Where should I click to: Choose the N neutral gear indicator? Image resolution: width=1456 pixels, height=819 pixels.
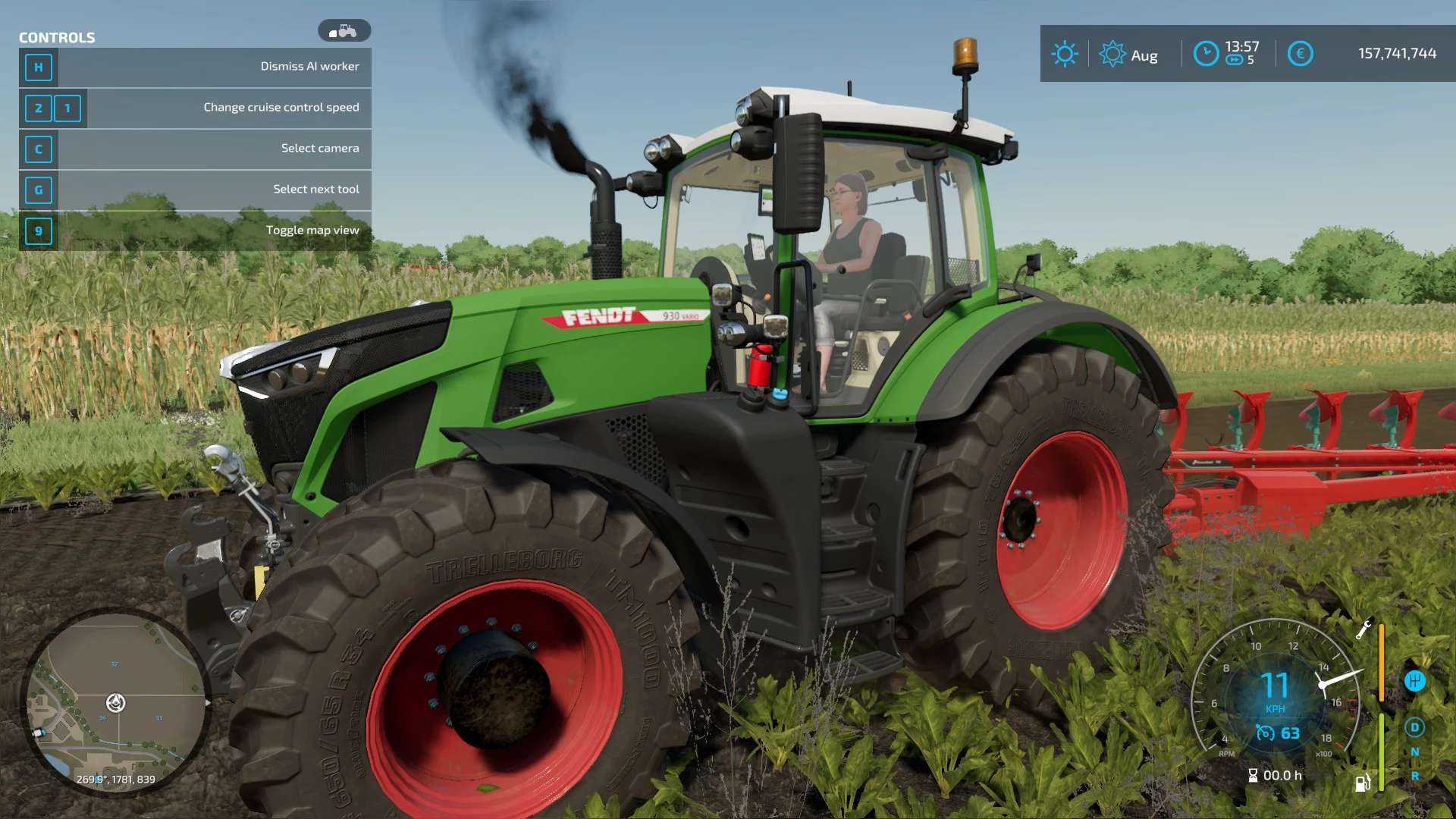click(1414, 752)
